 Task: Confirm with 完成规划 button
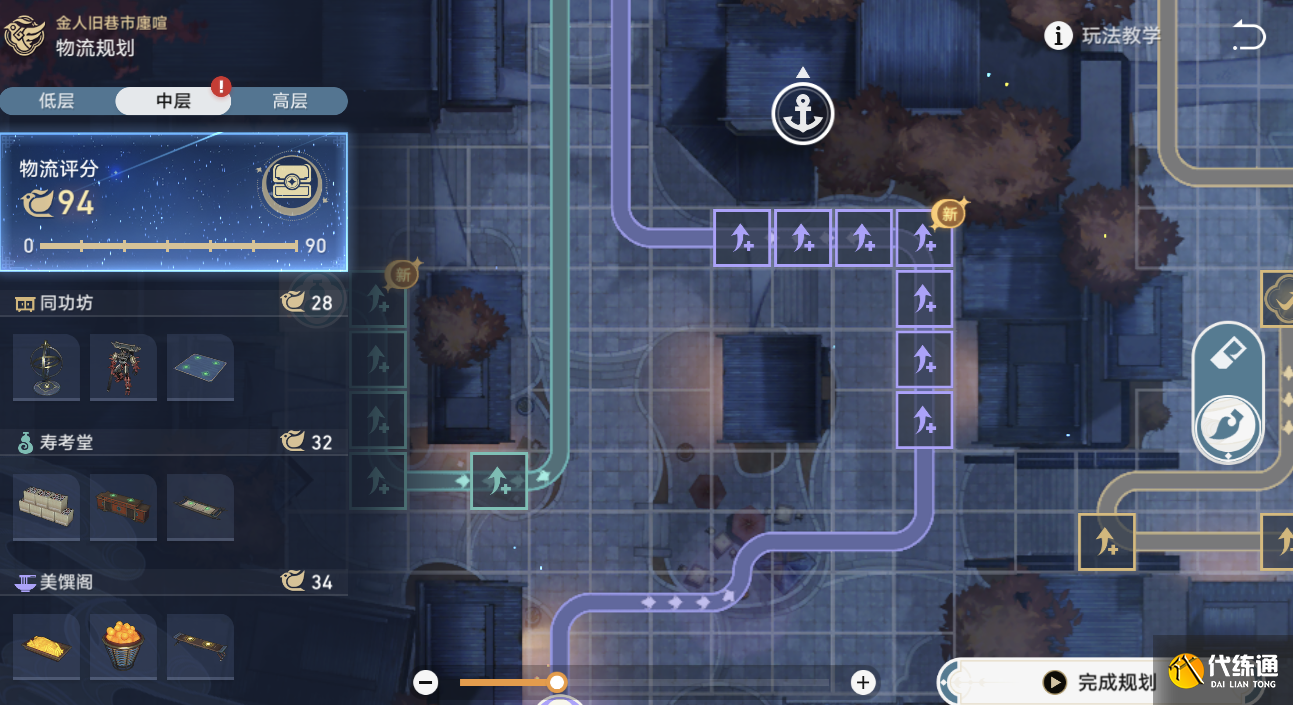[x=1100, y=682]
